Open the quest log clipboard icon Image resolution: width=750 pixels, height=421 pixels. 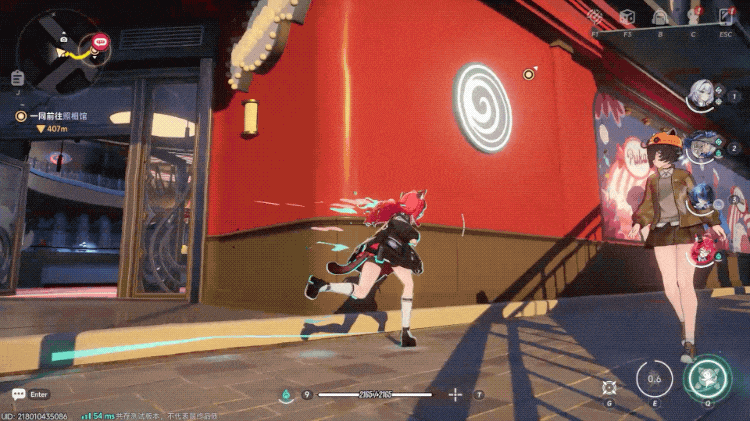click(17, 78)
